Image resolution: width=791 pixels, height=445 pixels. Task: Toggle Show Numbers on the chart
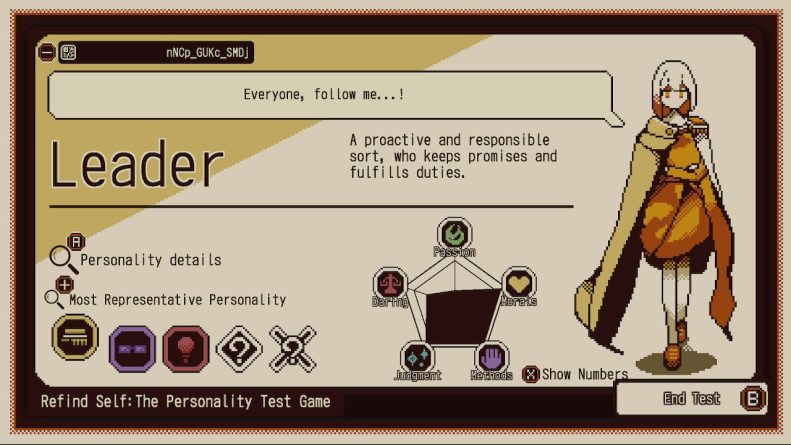(576, 374)
